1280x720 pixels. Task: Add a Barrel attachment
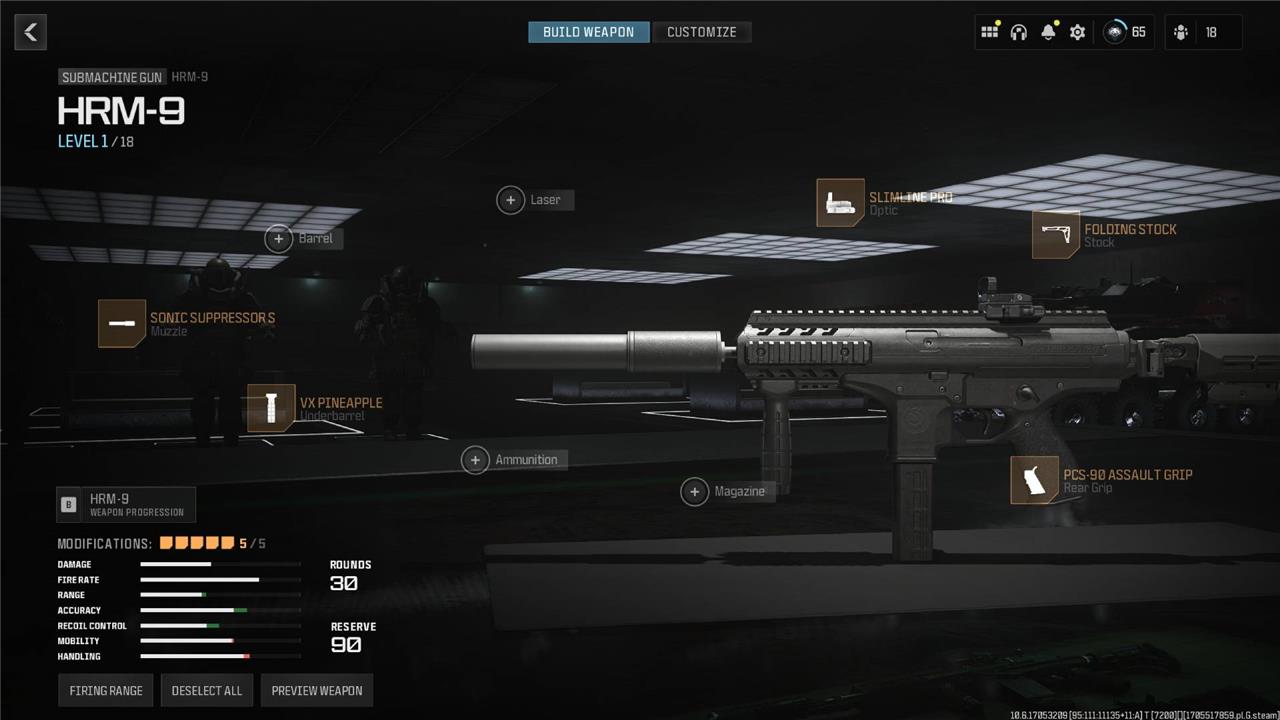pyautogui.click(x=279, y=238)
